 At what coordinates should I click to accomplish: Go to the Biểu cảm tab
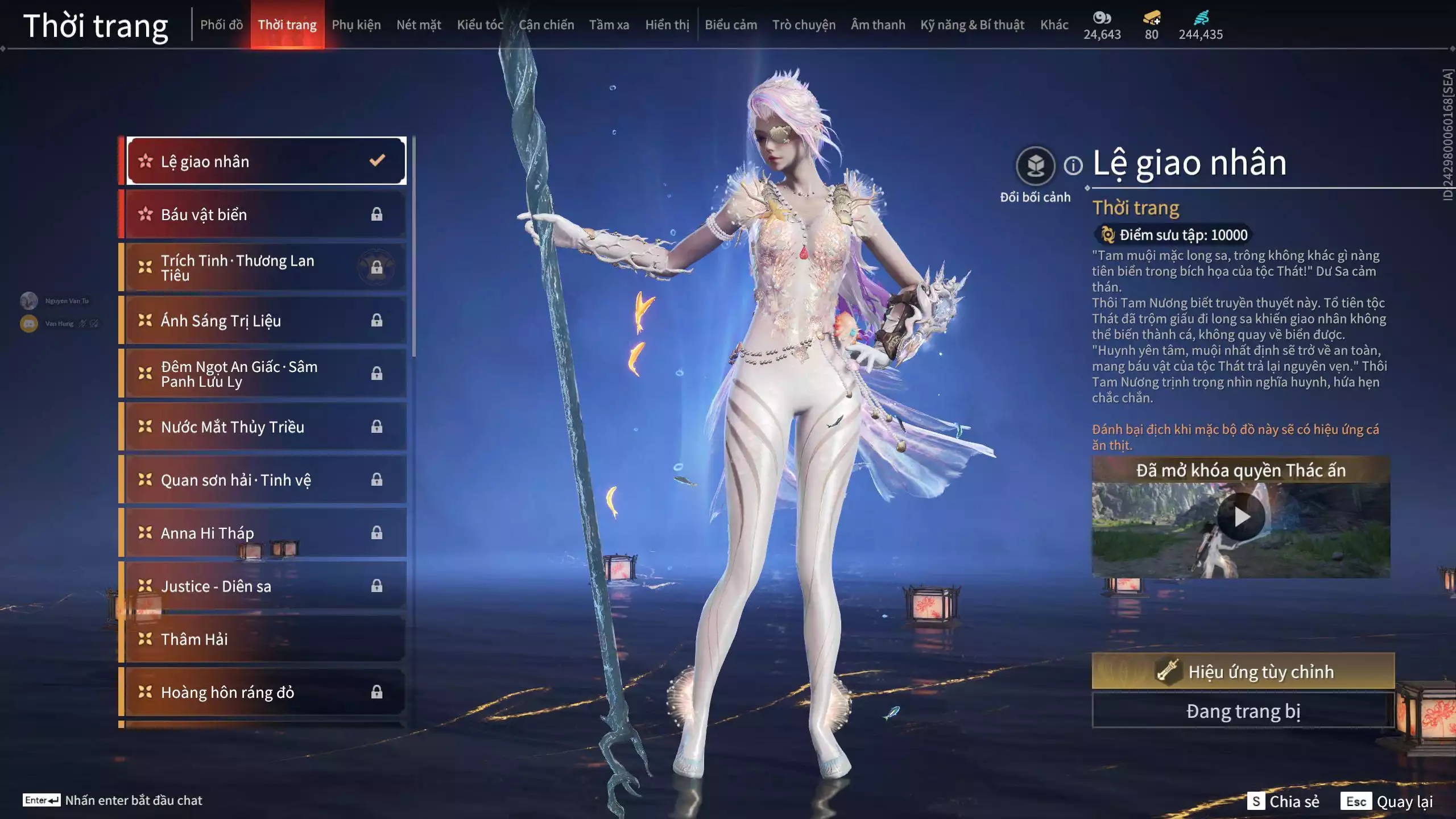coord(731,25)
